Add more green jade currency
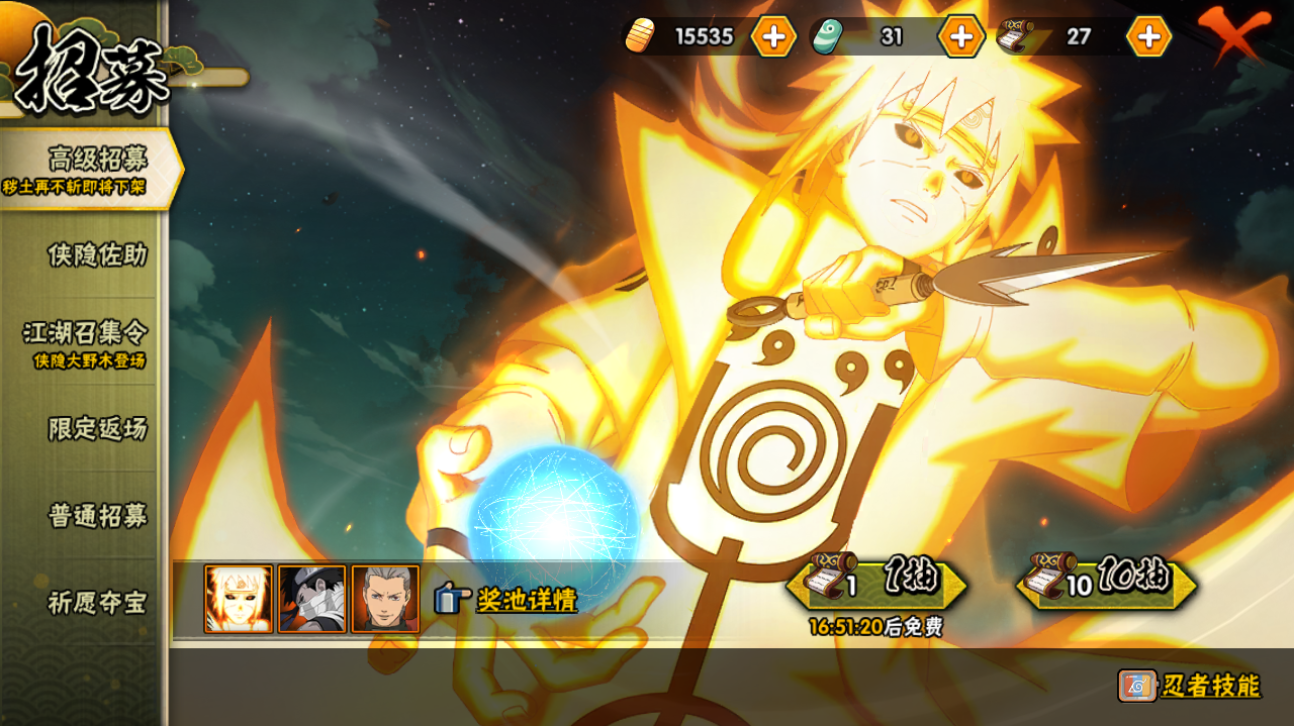Image resolution: width=1294 pixels, height=726 pixels. click(x=961, y=37)
